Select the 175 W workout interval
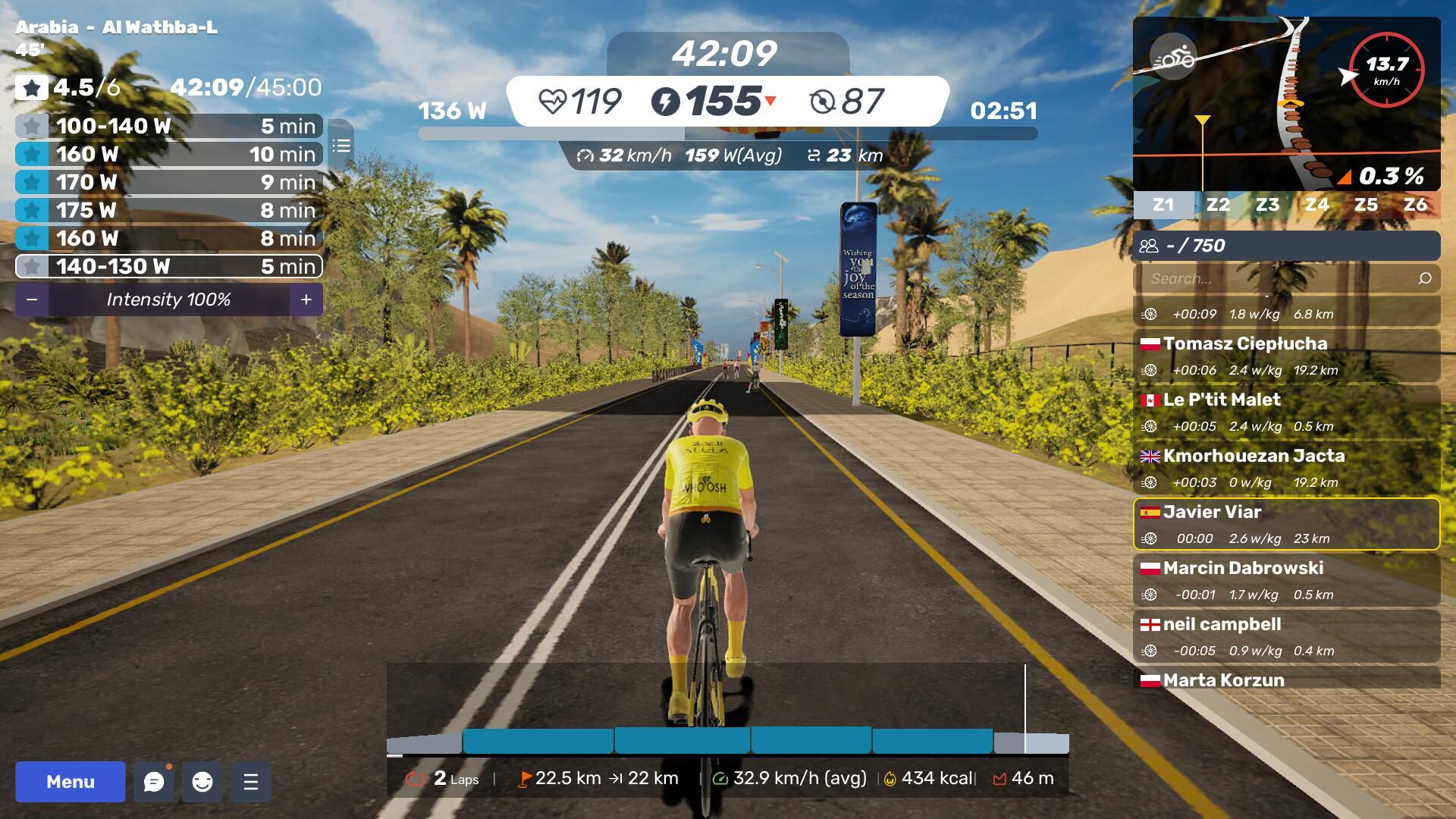The width and height of the screenshot is (1456, 819). (168, 210)
